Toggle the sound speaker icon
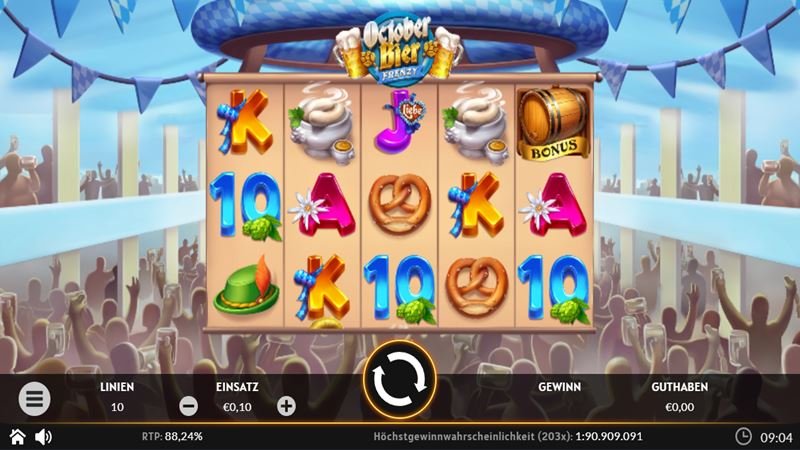Viewport: 800px width, 450px height. click(x=44, y=437)
